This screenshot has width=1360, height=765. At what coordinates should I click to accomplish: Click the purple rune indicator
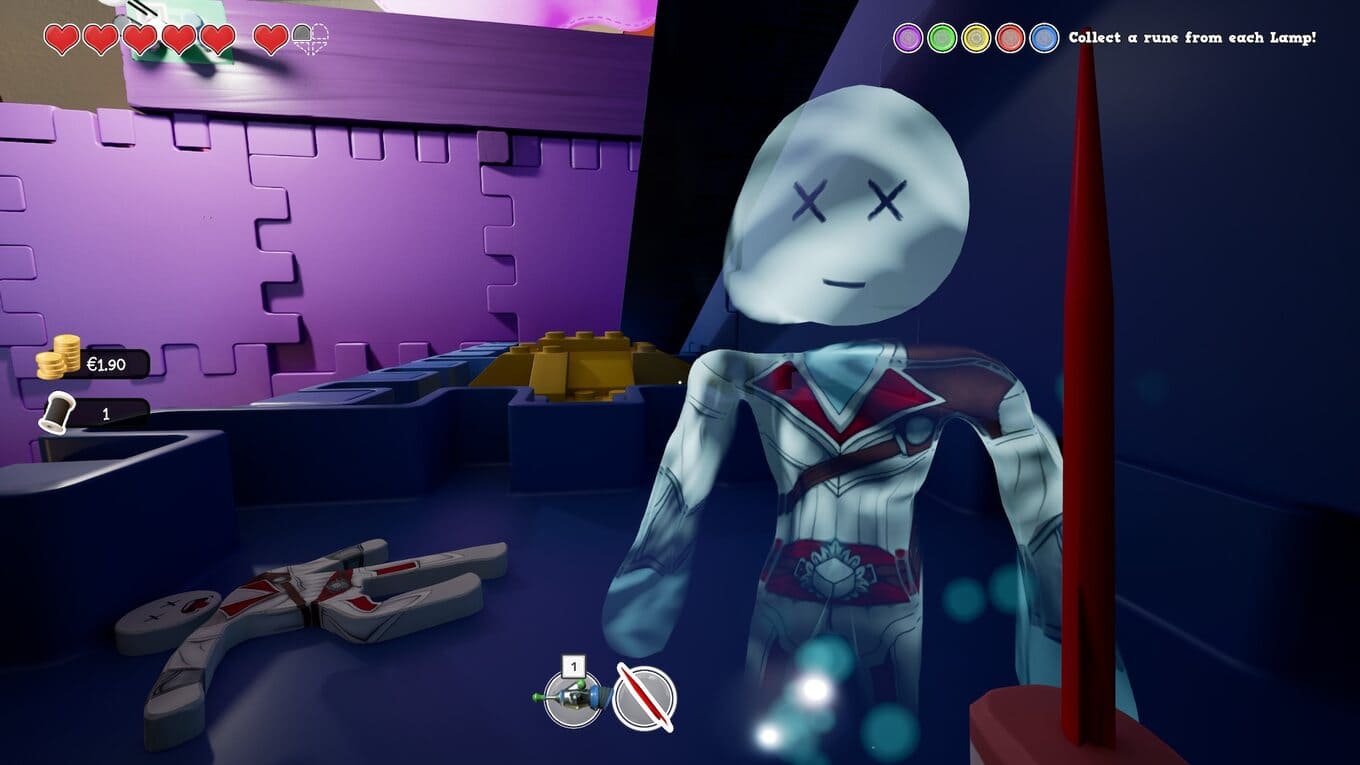pos(908,38)
